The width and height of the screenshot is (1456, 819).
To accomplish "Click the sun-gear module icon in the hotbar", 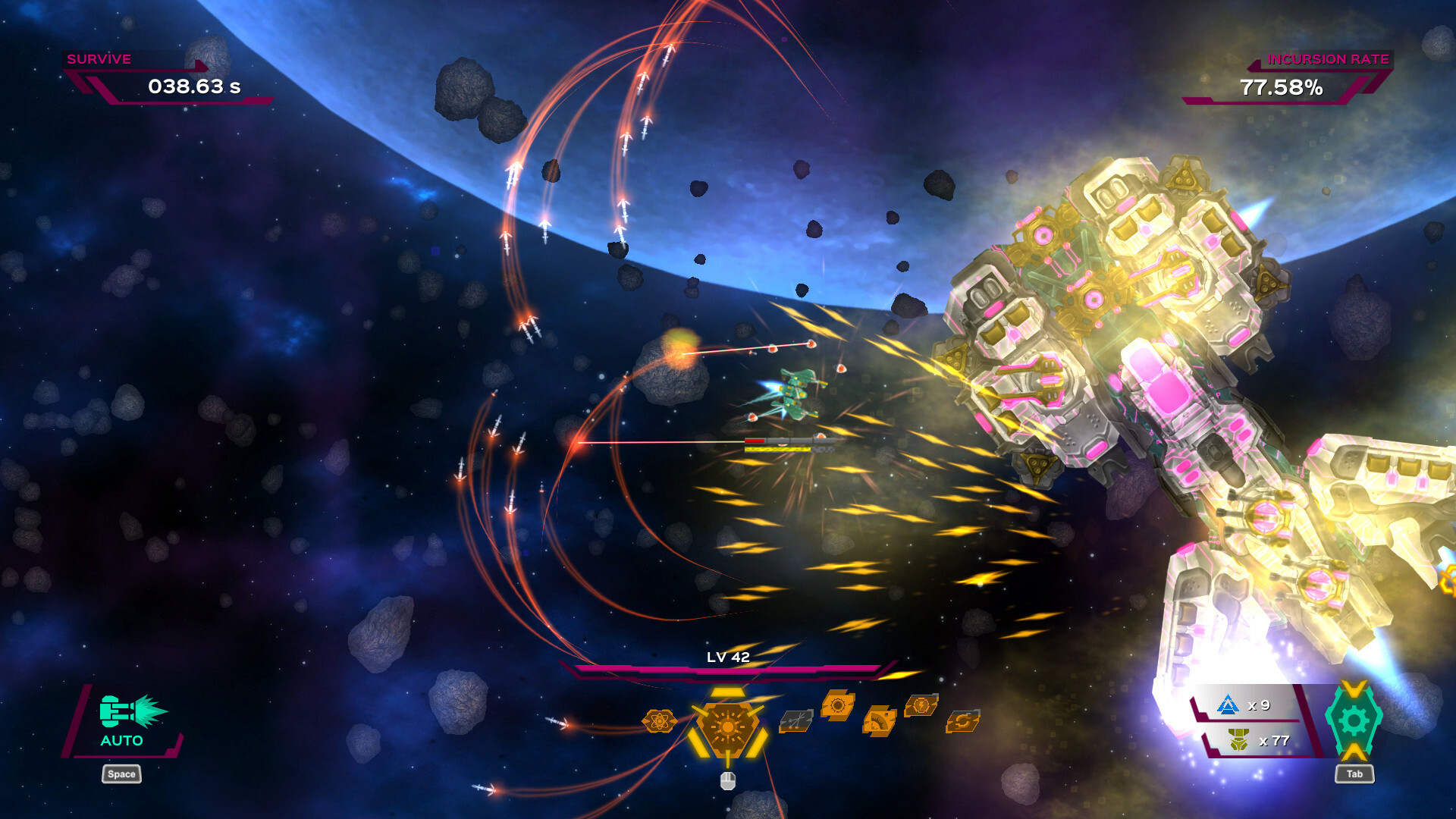I will [x=837, y=706].
